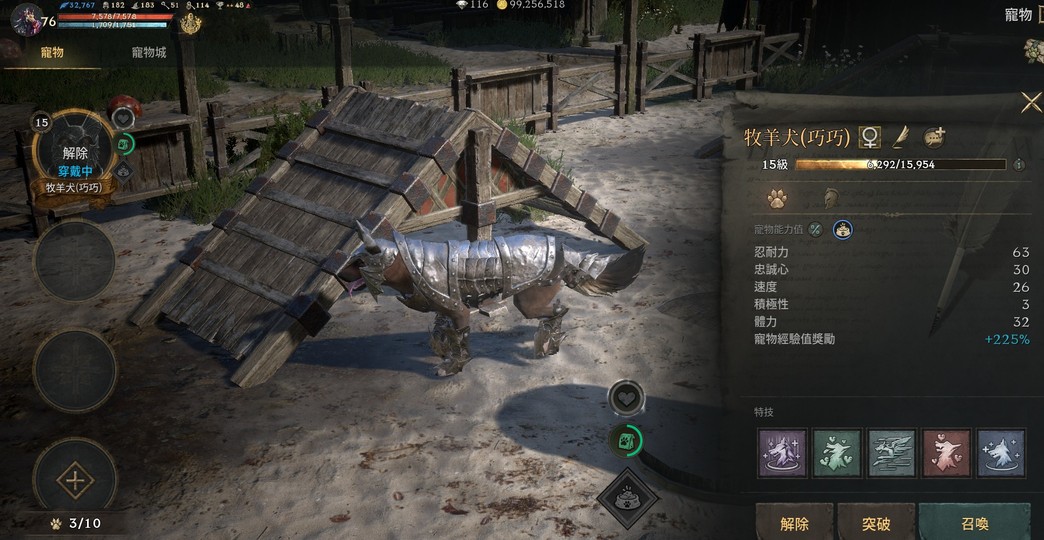Toggle the percent display for pet stats
The height and width of the screenshot is (540, 1044).
click(816, 230)
